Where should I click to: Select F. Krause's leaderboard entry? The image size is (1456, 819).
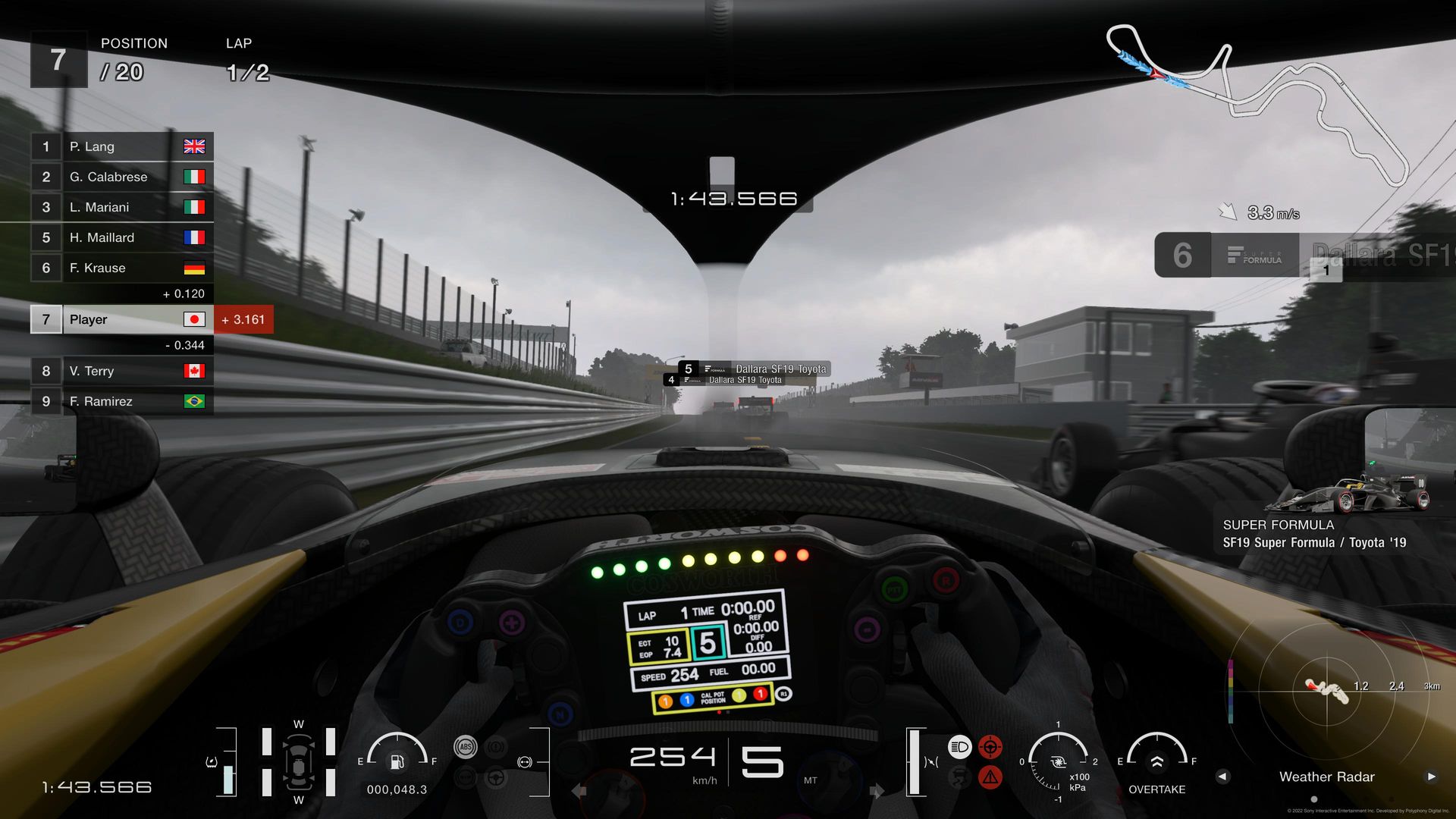[121, 268]
